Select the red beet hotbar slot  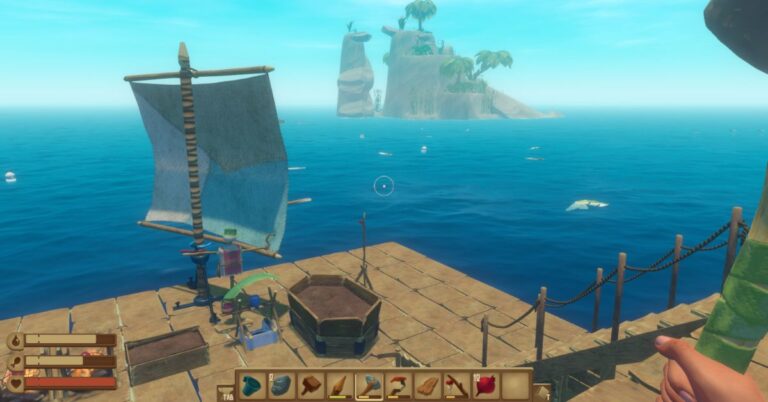[486, 385]
